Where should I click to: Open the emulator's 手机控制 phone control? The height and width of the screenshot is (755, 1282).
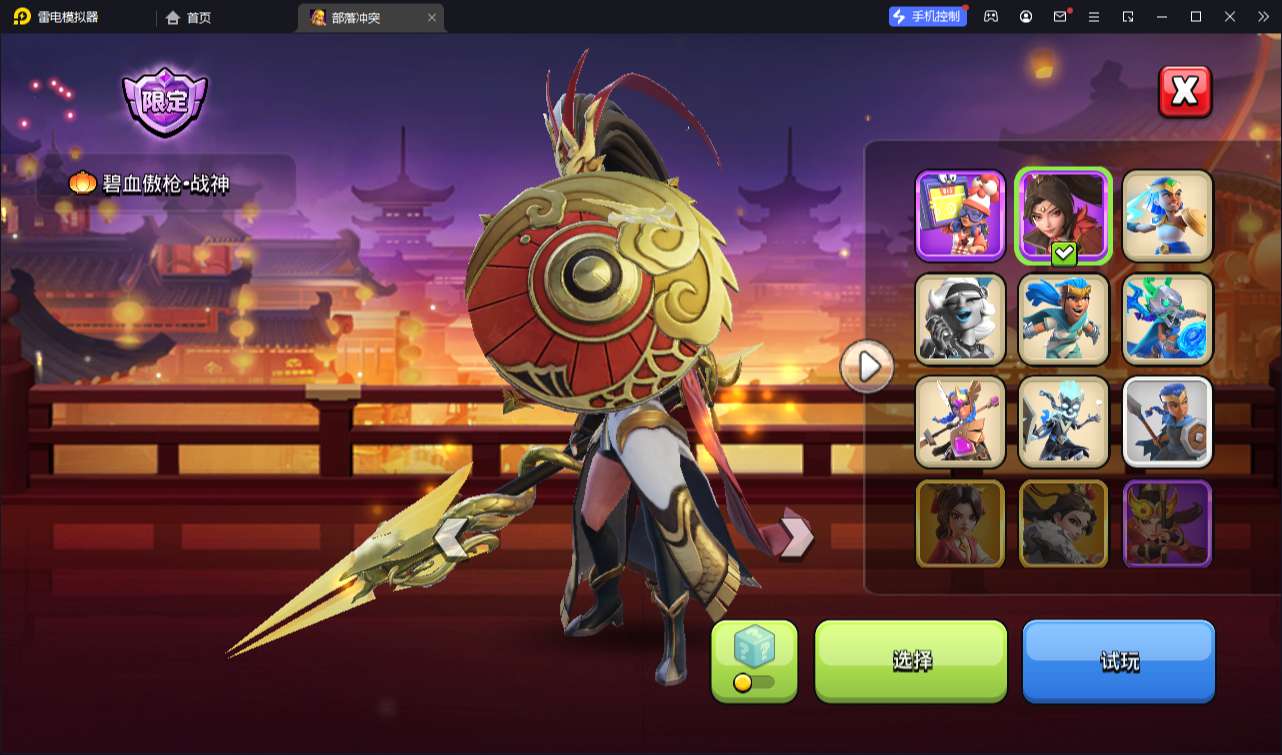[x=928, y=17]
